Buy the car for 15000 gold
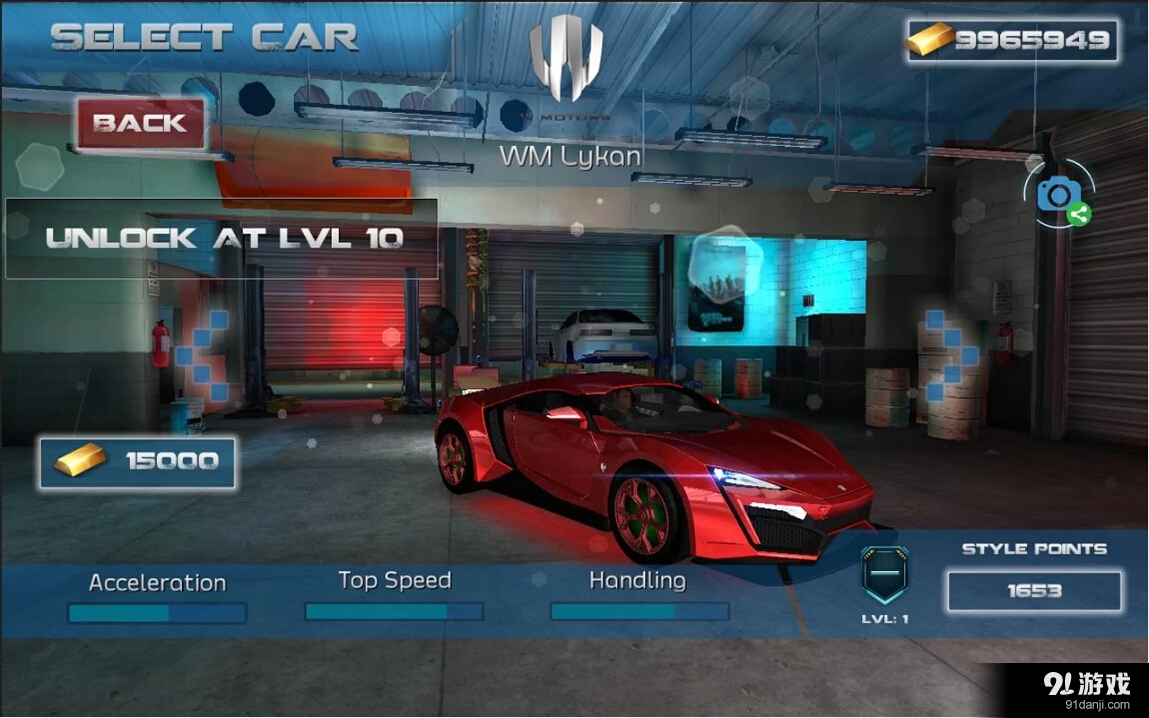Viewport: 1149px width, 718px height. (x=138, y=462)
